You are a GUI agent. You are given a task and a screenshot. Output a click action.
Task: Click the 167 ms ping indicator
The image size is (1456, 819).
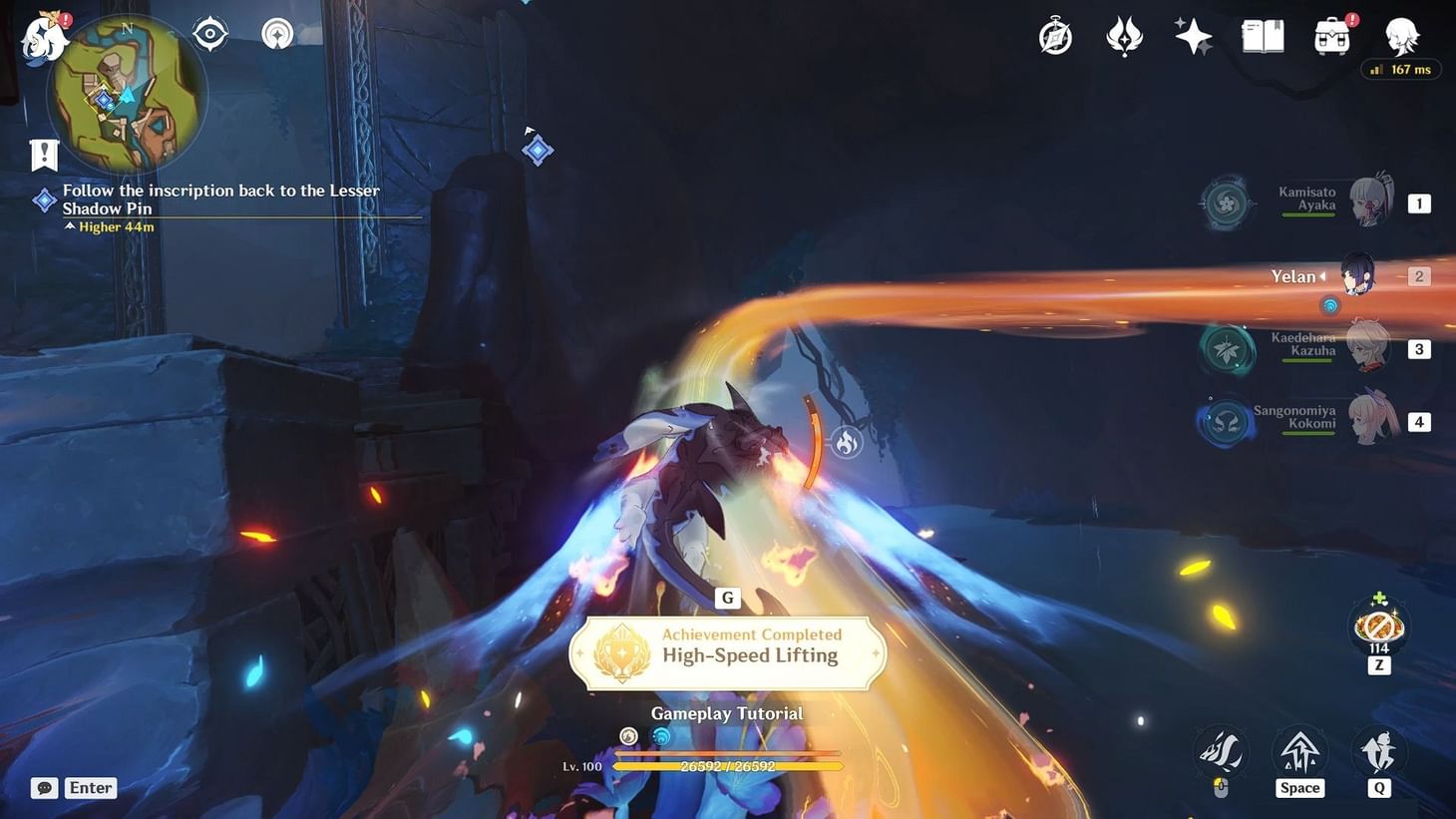(x=1401, y=70)
